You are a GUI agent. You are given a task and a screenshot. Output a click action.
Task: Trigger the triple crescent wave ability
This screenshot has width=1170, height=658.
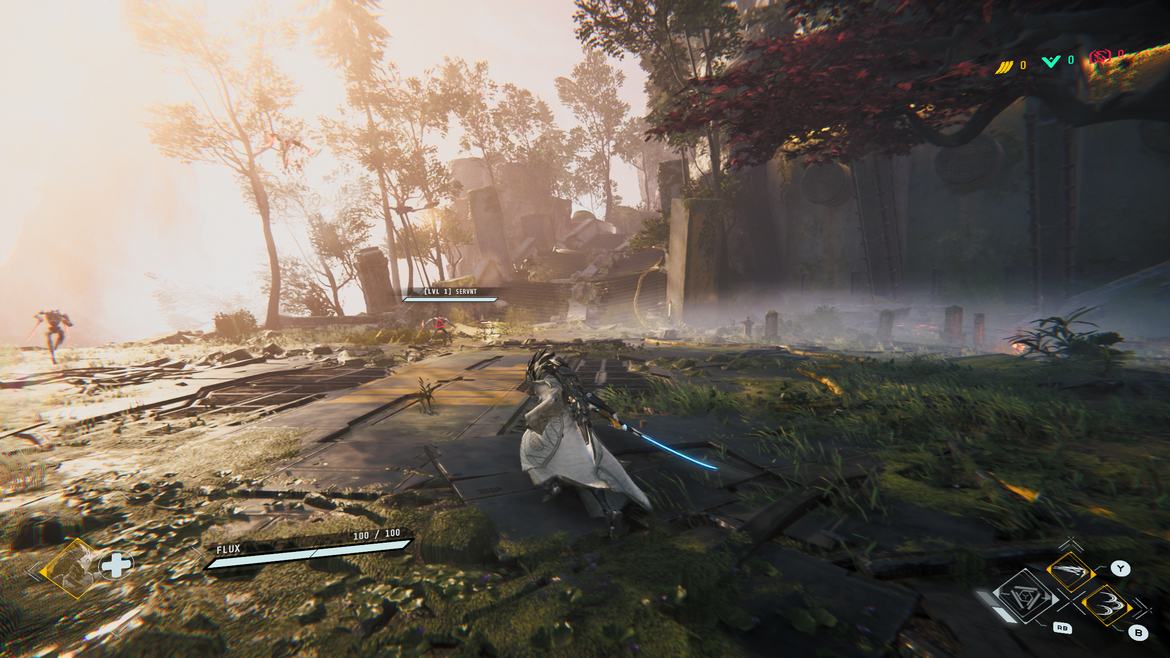[1107, 605]
